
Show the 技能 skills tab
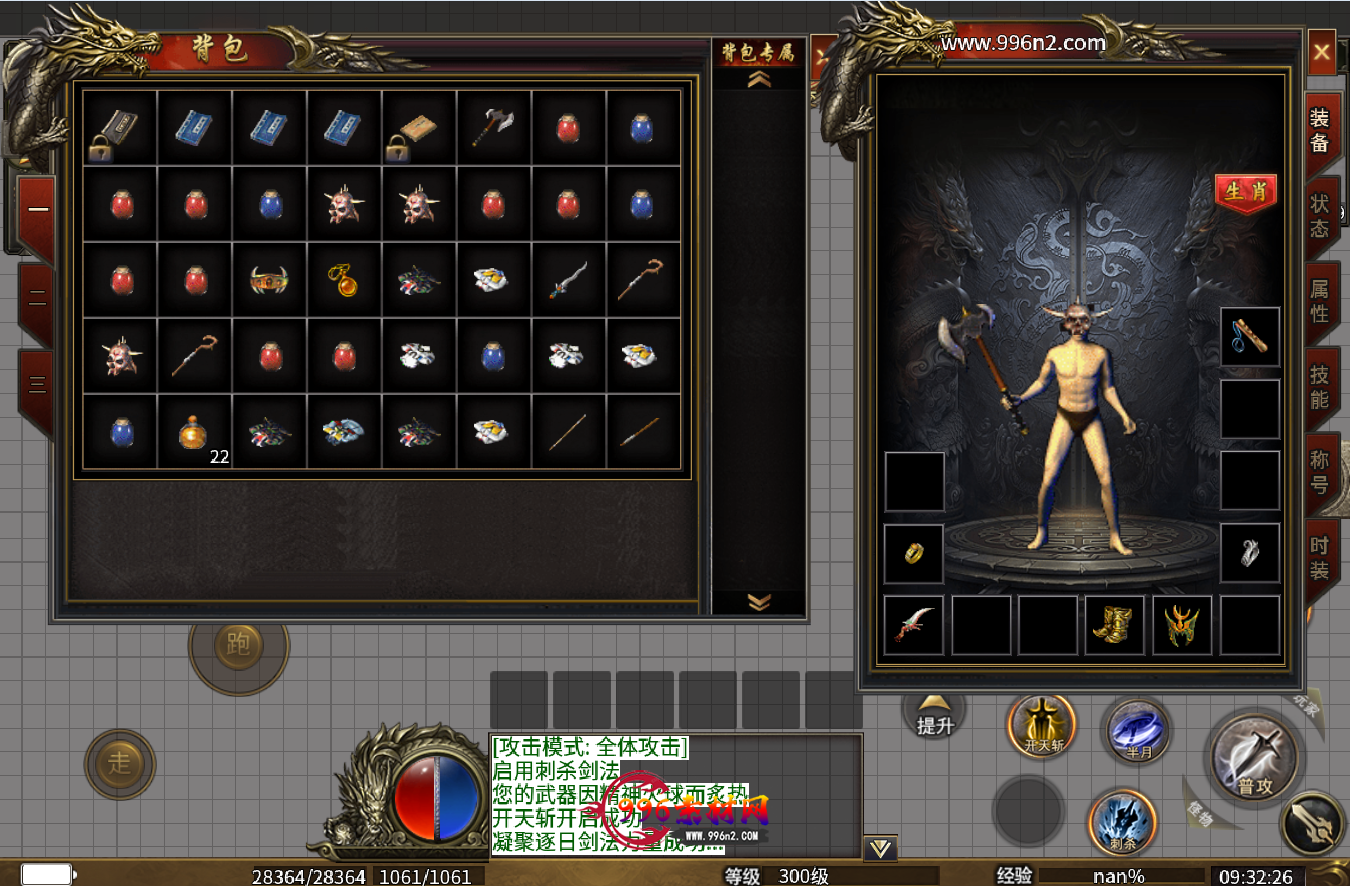tap(1320, 387)
